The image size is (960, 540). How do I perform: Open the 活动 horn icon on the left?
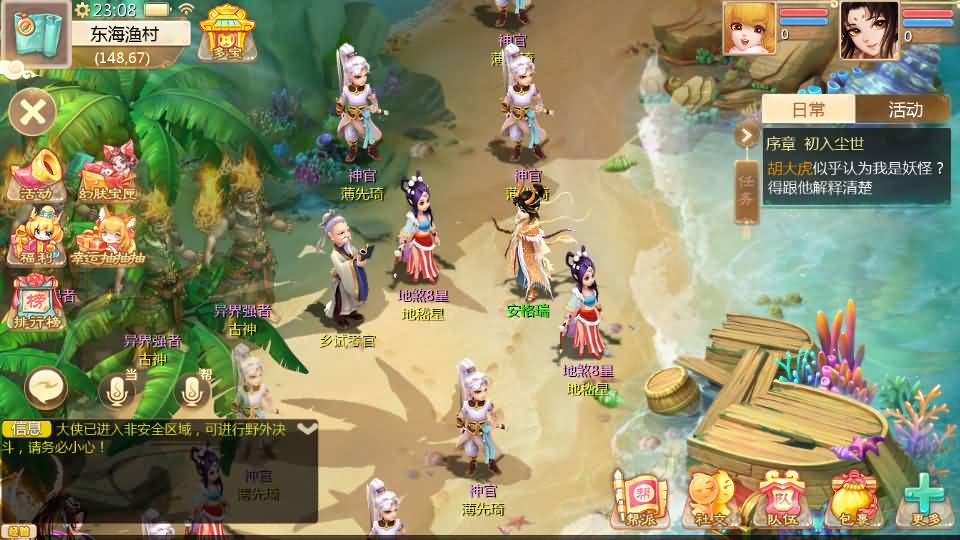[x=36, y=175]
